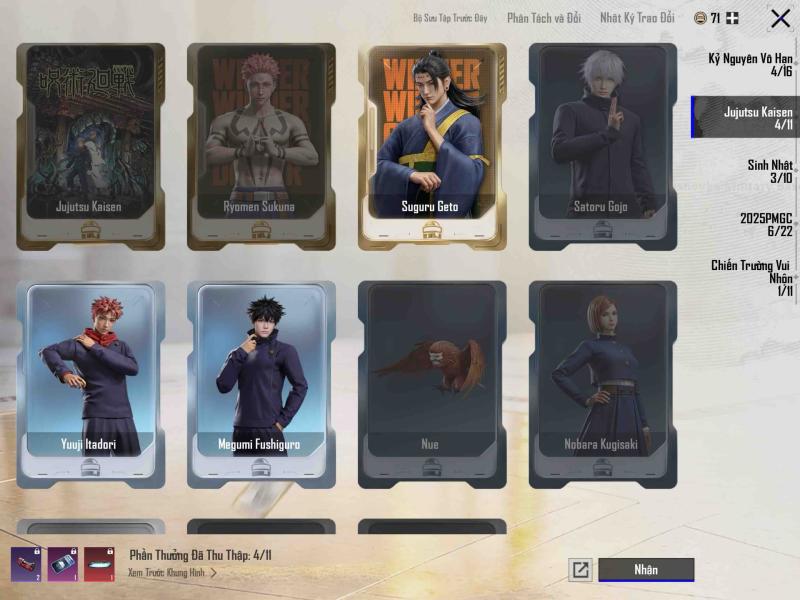Image resolution: width=800 pixels, height=600 pixels.
Task: Open the Nobara Kugisaki card
Action: point(603,383)
